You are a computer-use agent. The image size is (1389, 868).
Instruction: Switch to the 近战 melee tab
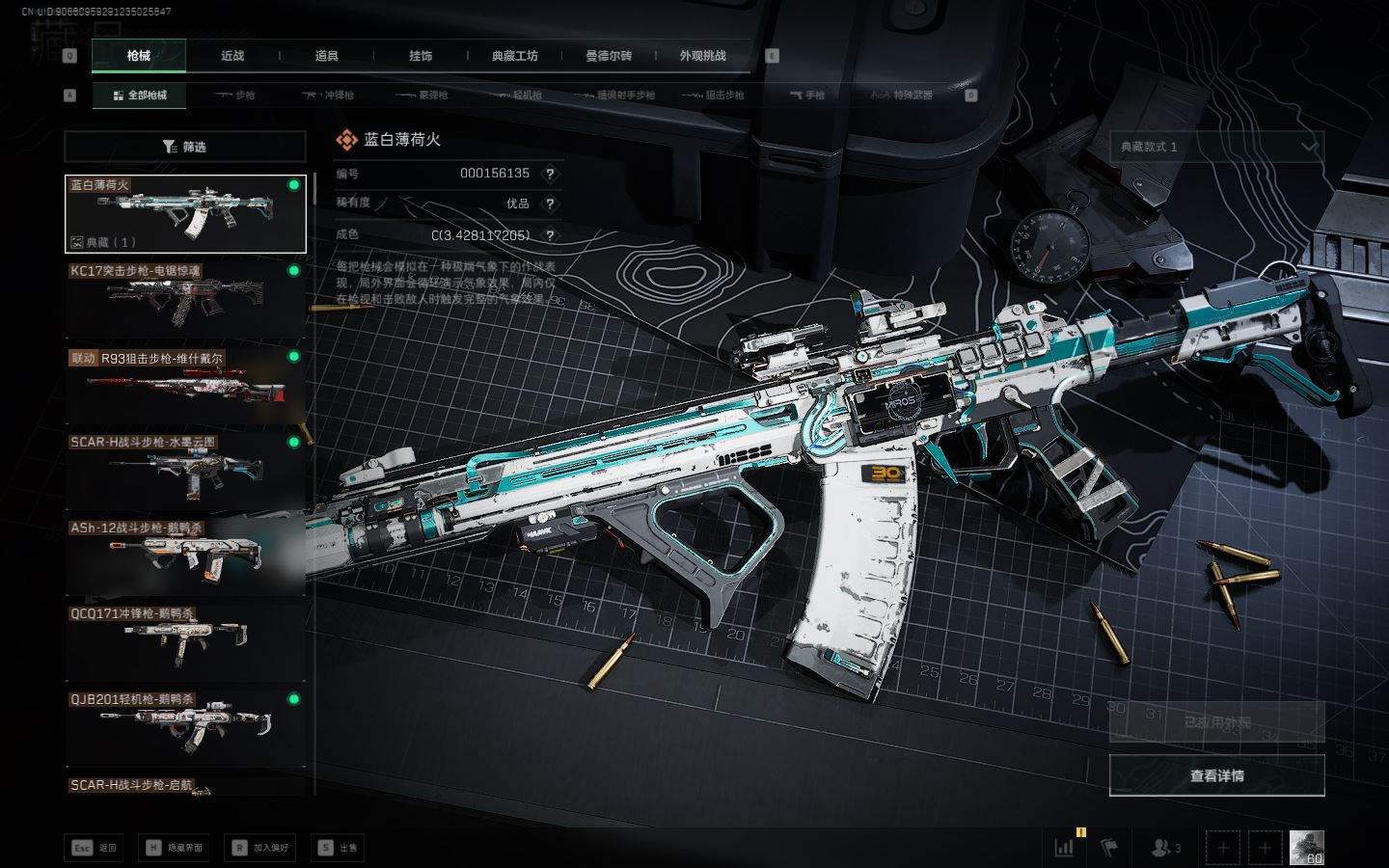point(232,56)
